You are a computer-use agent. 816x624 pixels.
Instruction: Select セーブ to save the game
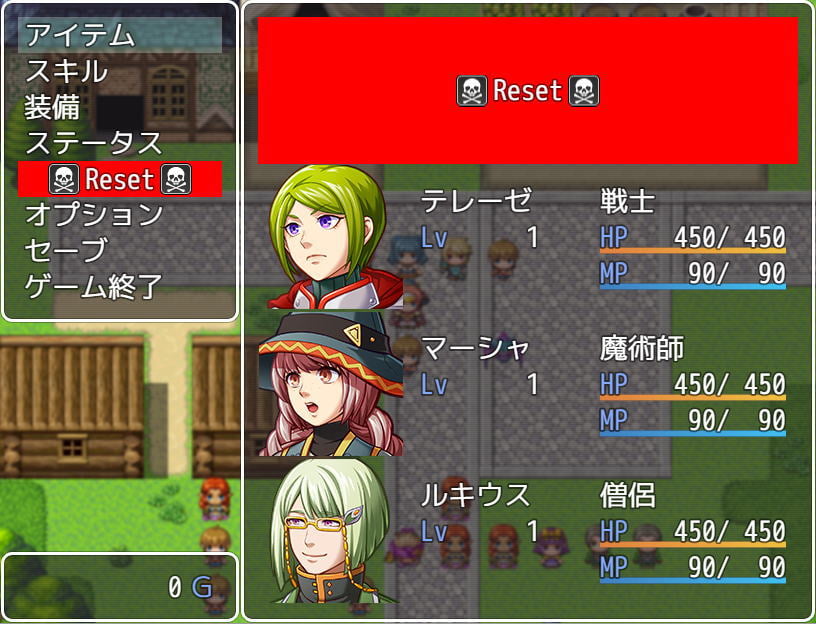119,250
